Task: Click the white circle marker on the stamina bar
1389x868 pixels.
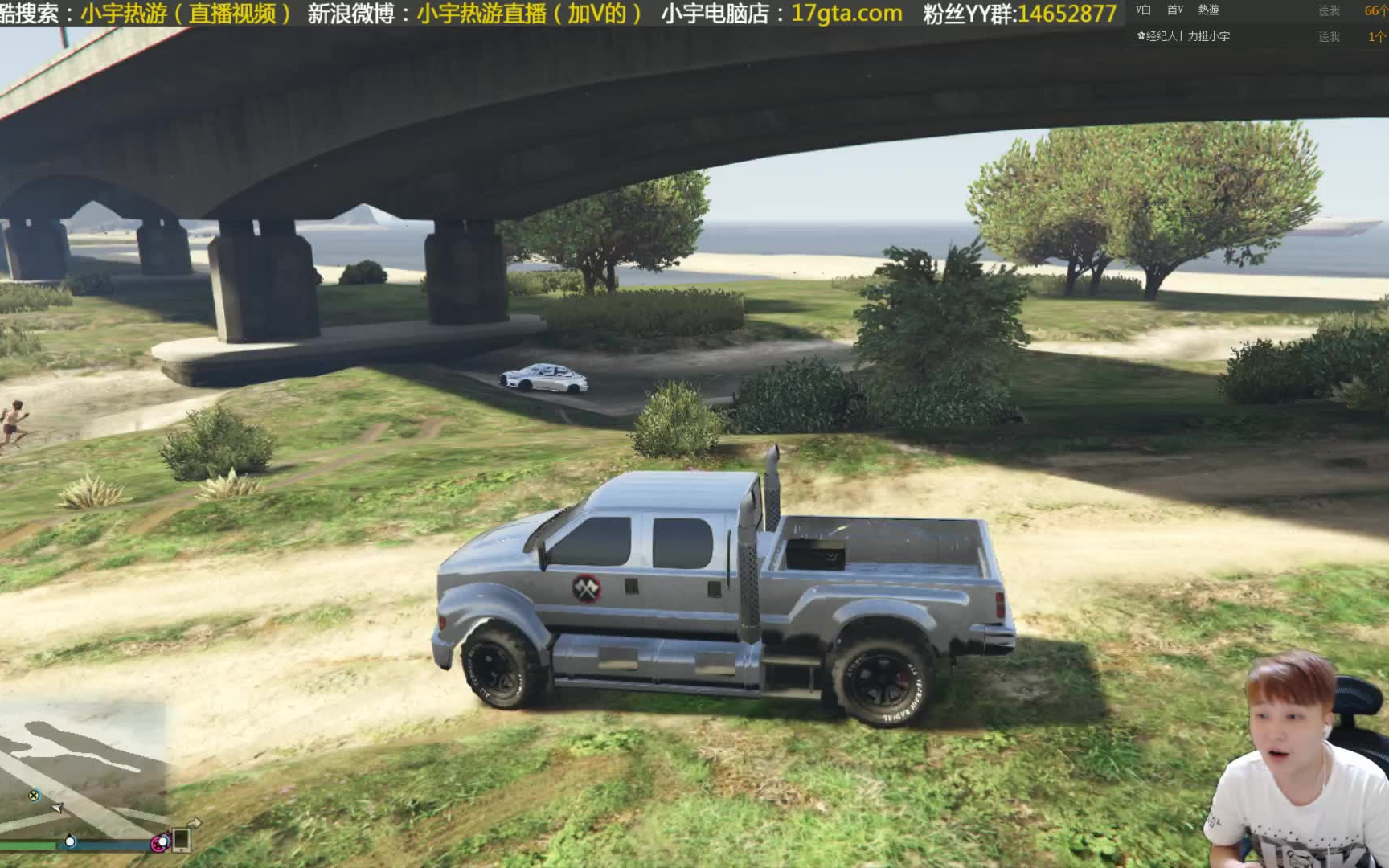Action: tap(70, 843)
